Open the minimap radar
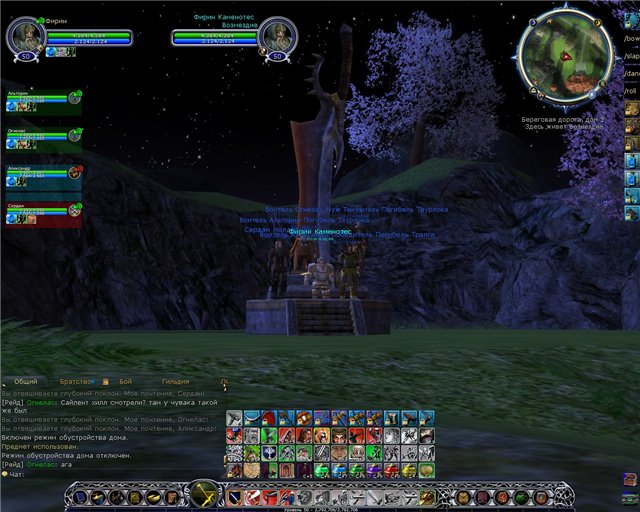The image size is (640, 512). click(566, 54)
